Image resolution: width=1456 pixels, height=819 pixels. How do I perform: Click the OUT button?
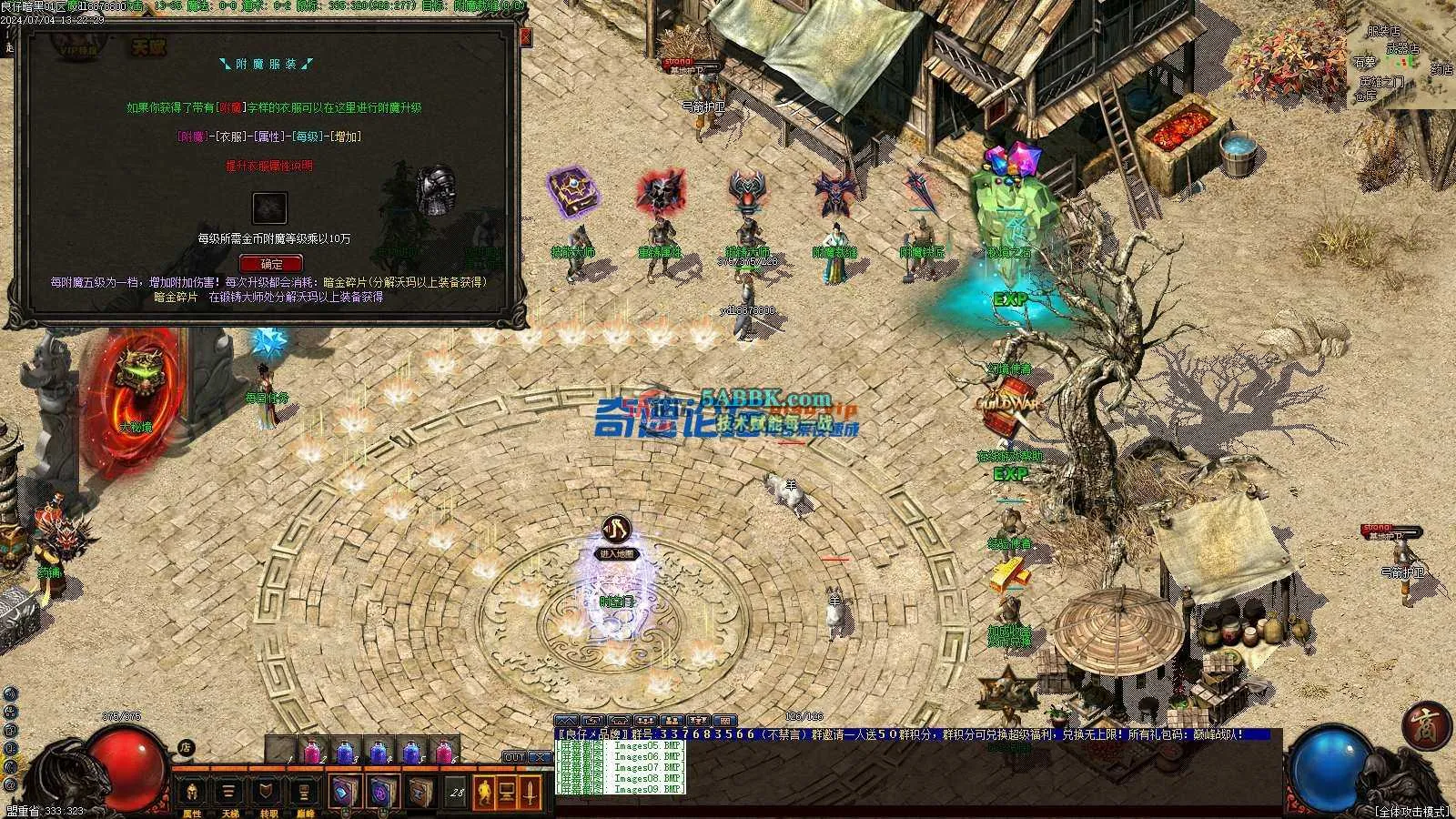point(514,757)
